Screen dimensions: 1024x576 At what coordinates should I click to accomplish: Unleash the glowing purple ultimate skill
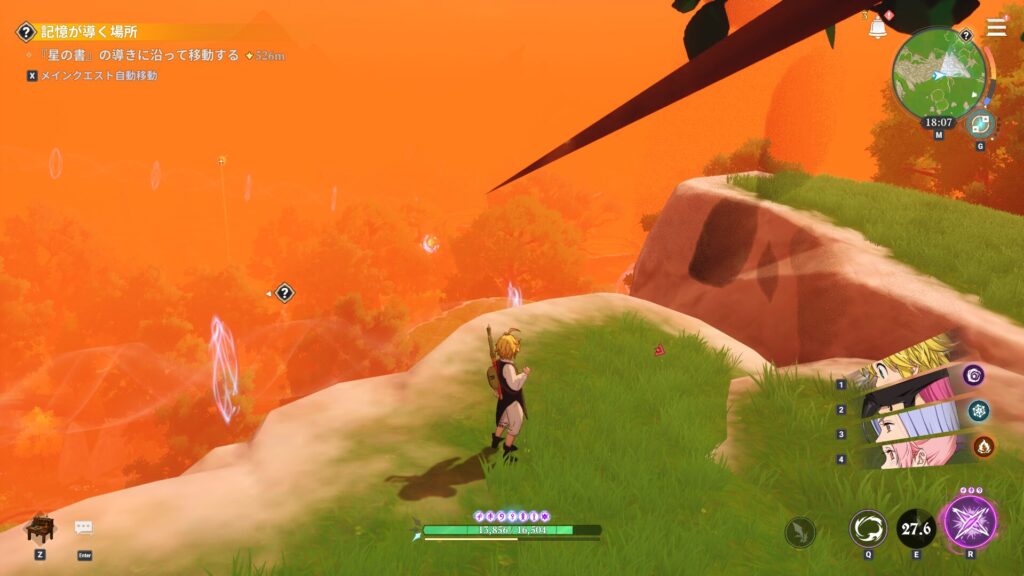pyautogui.click(x=970, y=522)
